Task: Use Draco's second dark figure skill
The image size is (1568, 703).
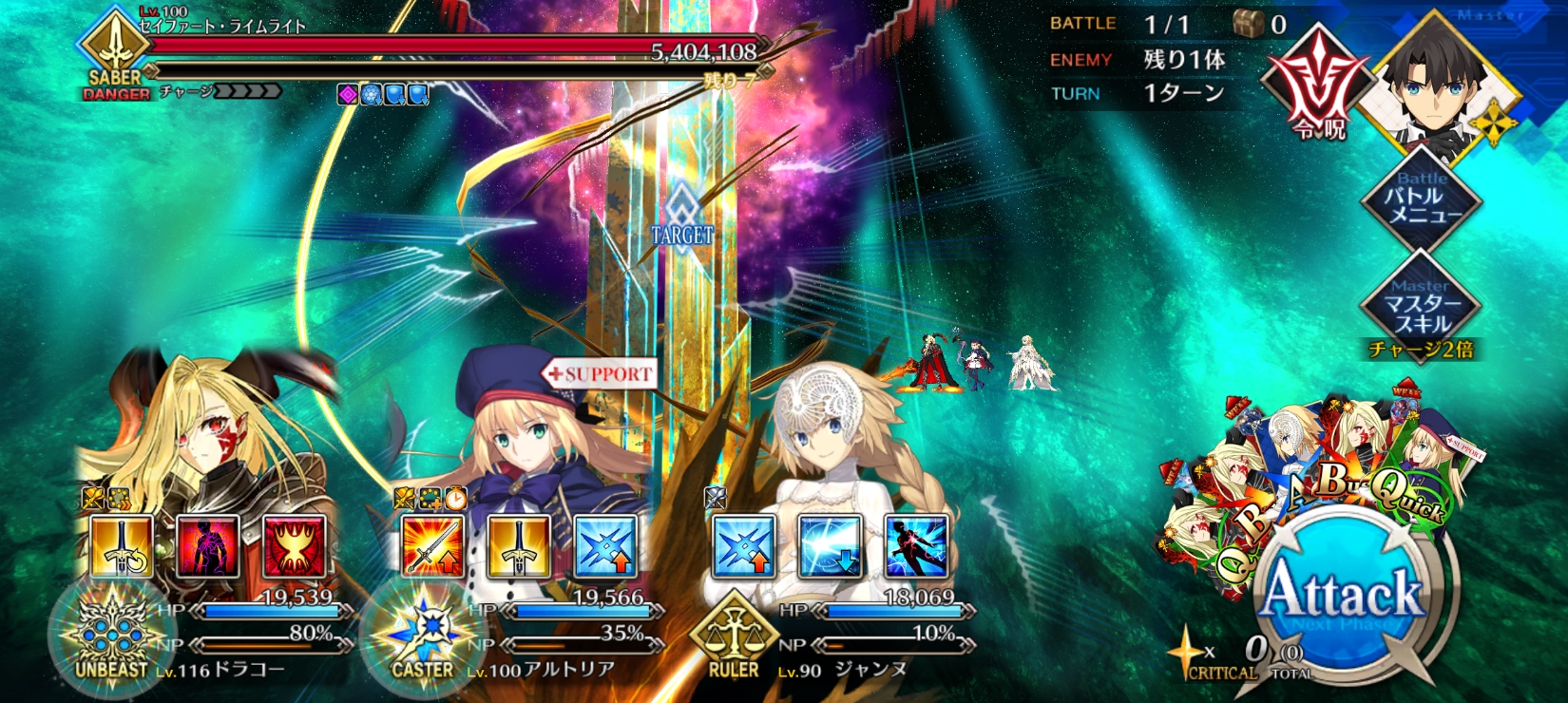Action: click(x=208, y=546)
